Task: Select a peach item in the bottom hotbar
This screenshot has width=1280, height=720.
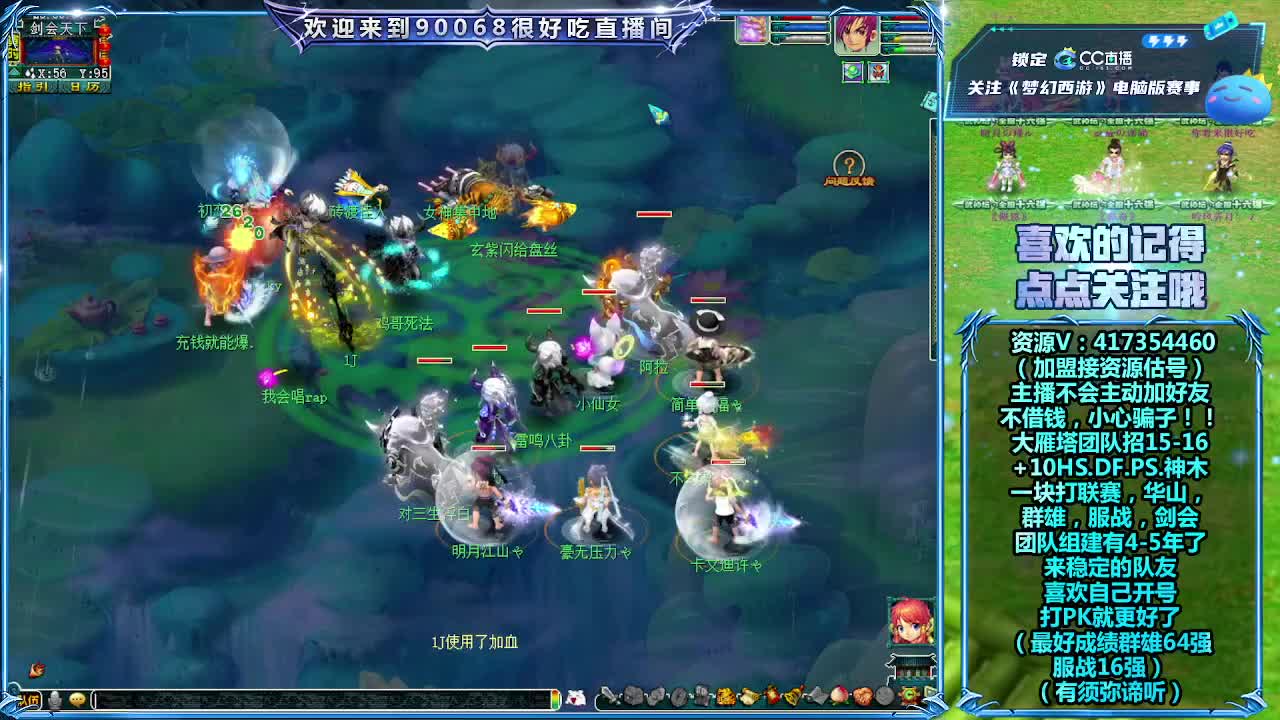Action: coord(841,696)
